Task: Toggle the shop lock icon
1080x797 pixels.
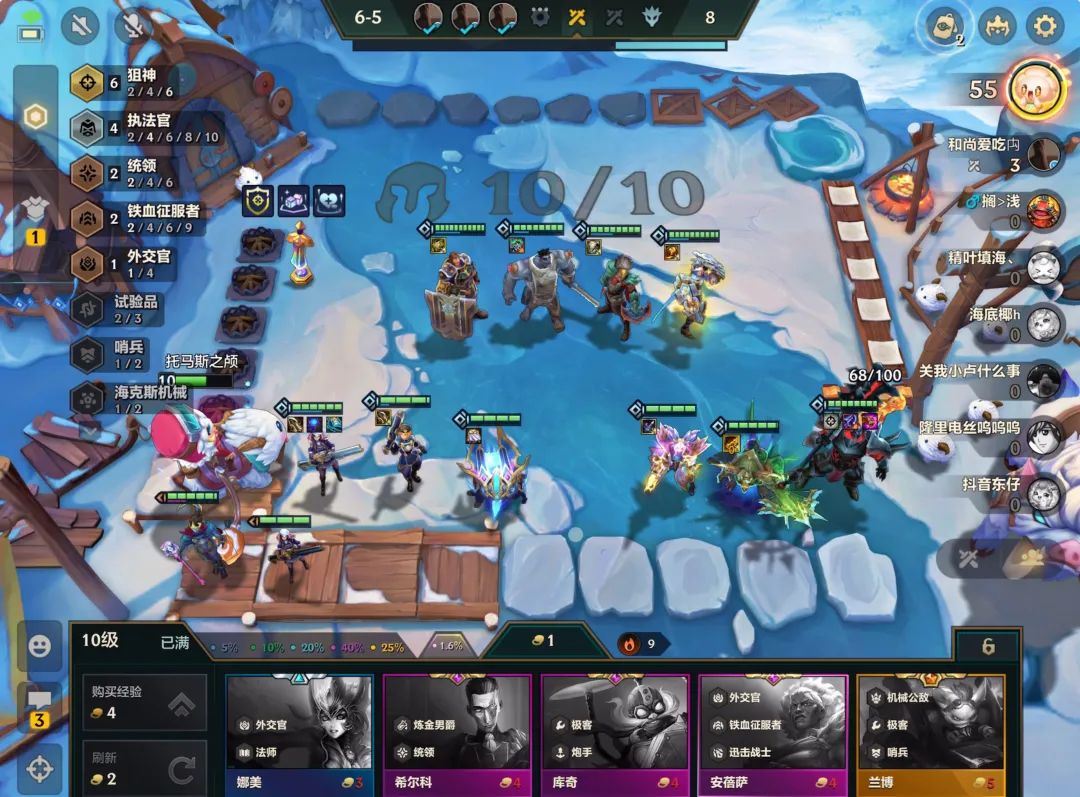Action: click(x=988, y=646)
